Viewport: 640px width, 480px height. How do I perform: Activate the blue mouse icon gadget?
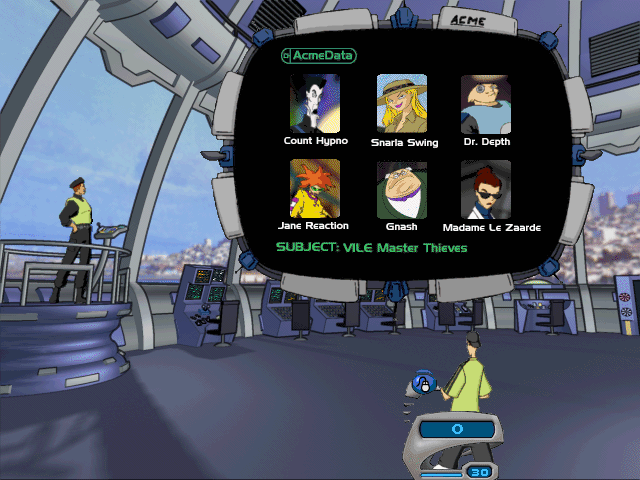tap(423, 381)
